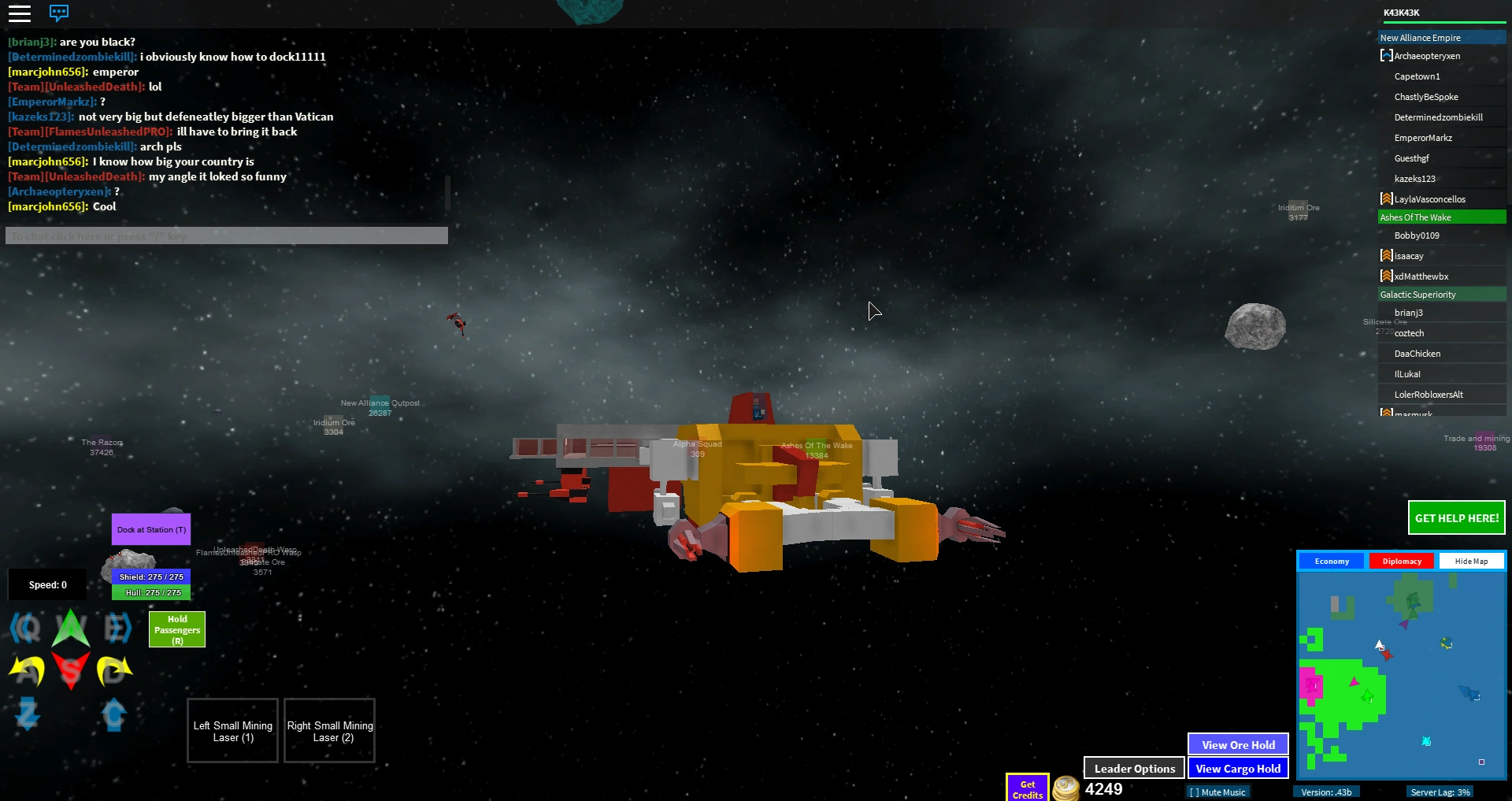
Task: Toggle Hold Passengers (R)
Action: coord(176,629)
